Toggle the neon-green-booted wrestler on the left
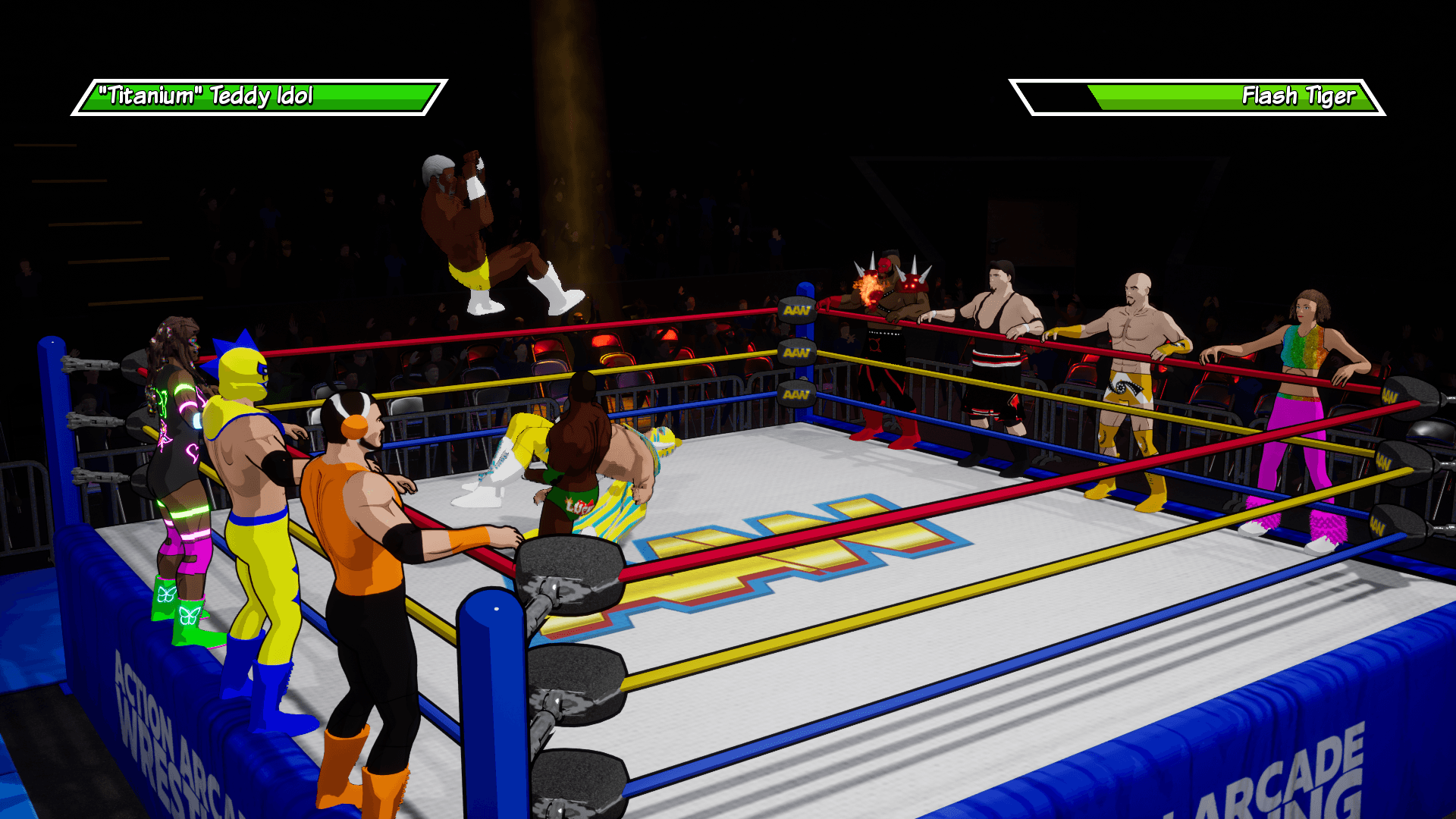The width and height of the screenshot is (1456, 819). (178, 470)
